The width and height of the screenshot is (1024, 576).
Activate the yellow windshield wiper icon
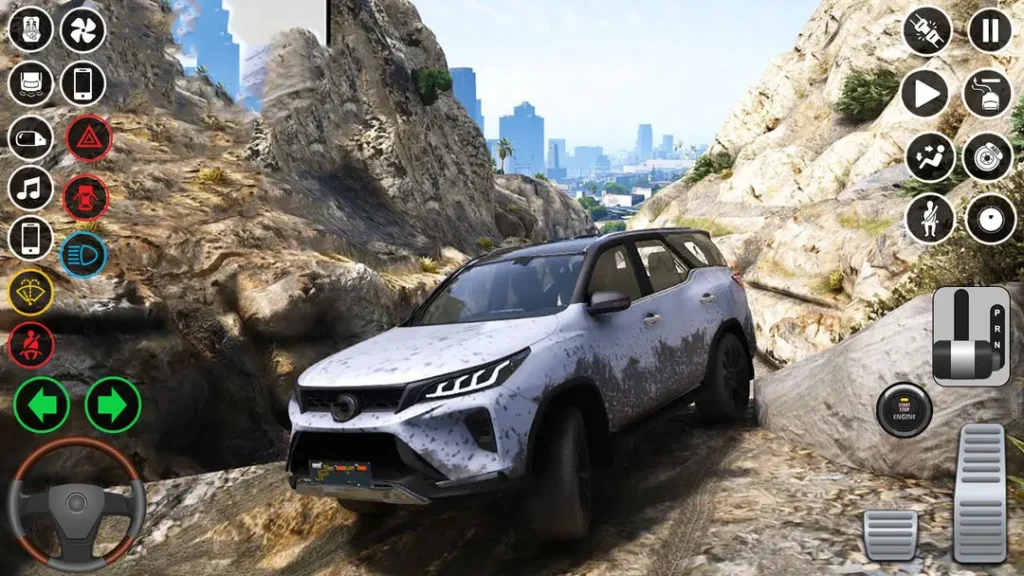[31, 292]
